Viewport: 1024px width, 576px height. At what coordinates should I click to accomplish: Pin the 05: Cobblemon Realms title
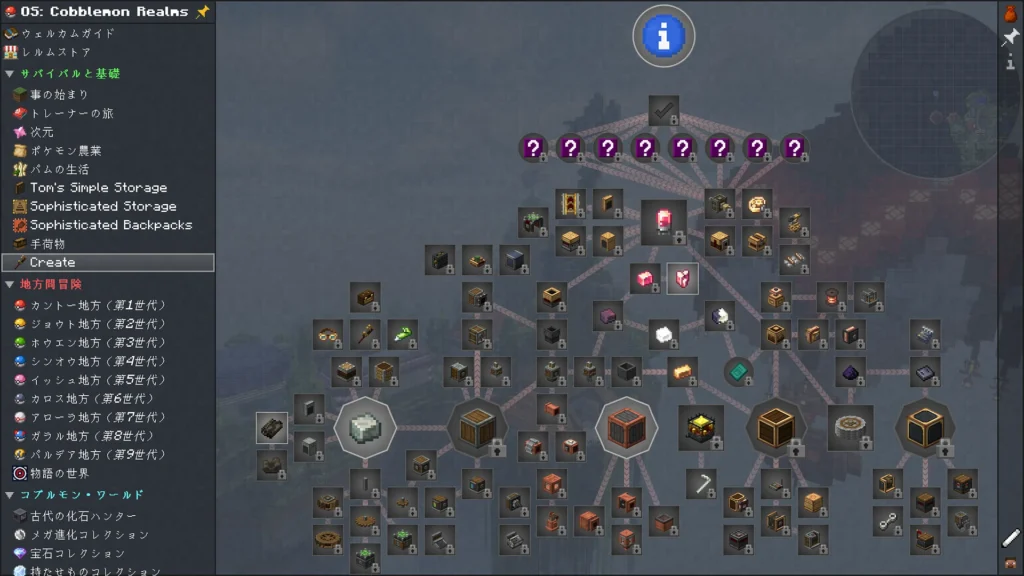click(203, 11)
